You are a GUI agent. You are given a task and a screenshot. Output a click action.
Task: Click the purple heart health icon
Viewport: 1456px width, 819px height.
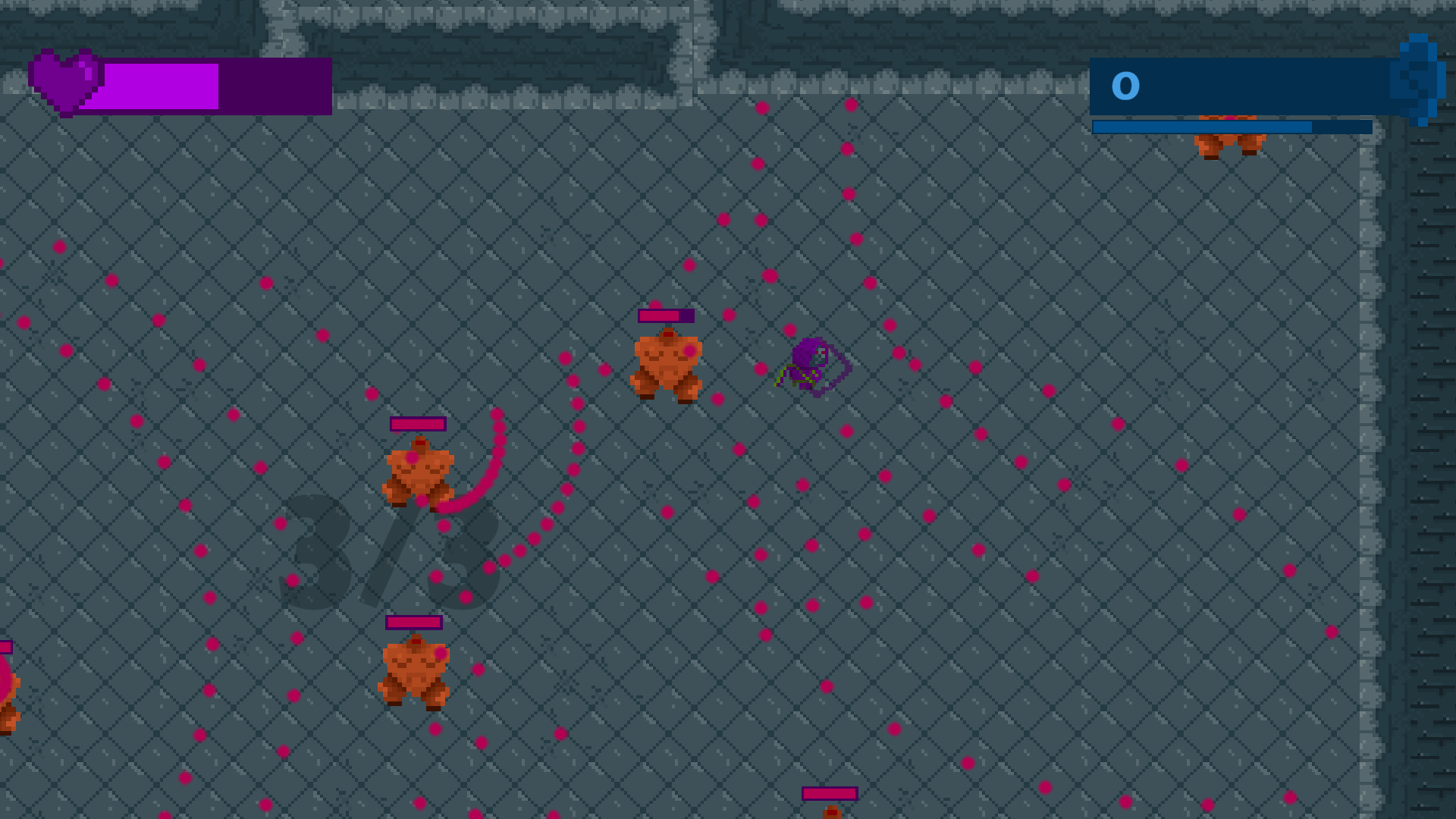[64, 82]
